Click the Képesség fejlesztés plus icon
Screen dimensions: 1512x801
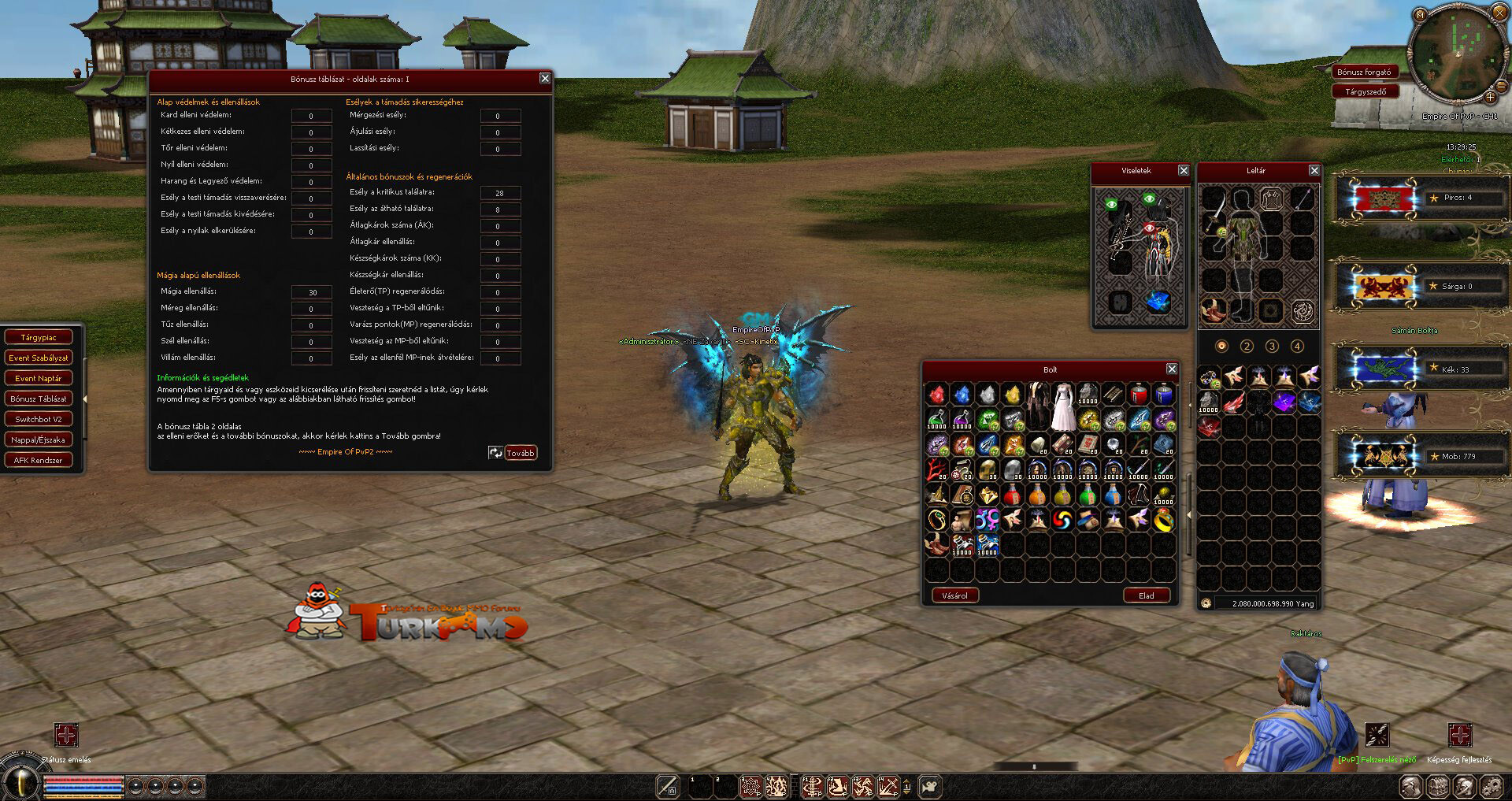(x=1459, y=735)
